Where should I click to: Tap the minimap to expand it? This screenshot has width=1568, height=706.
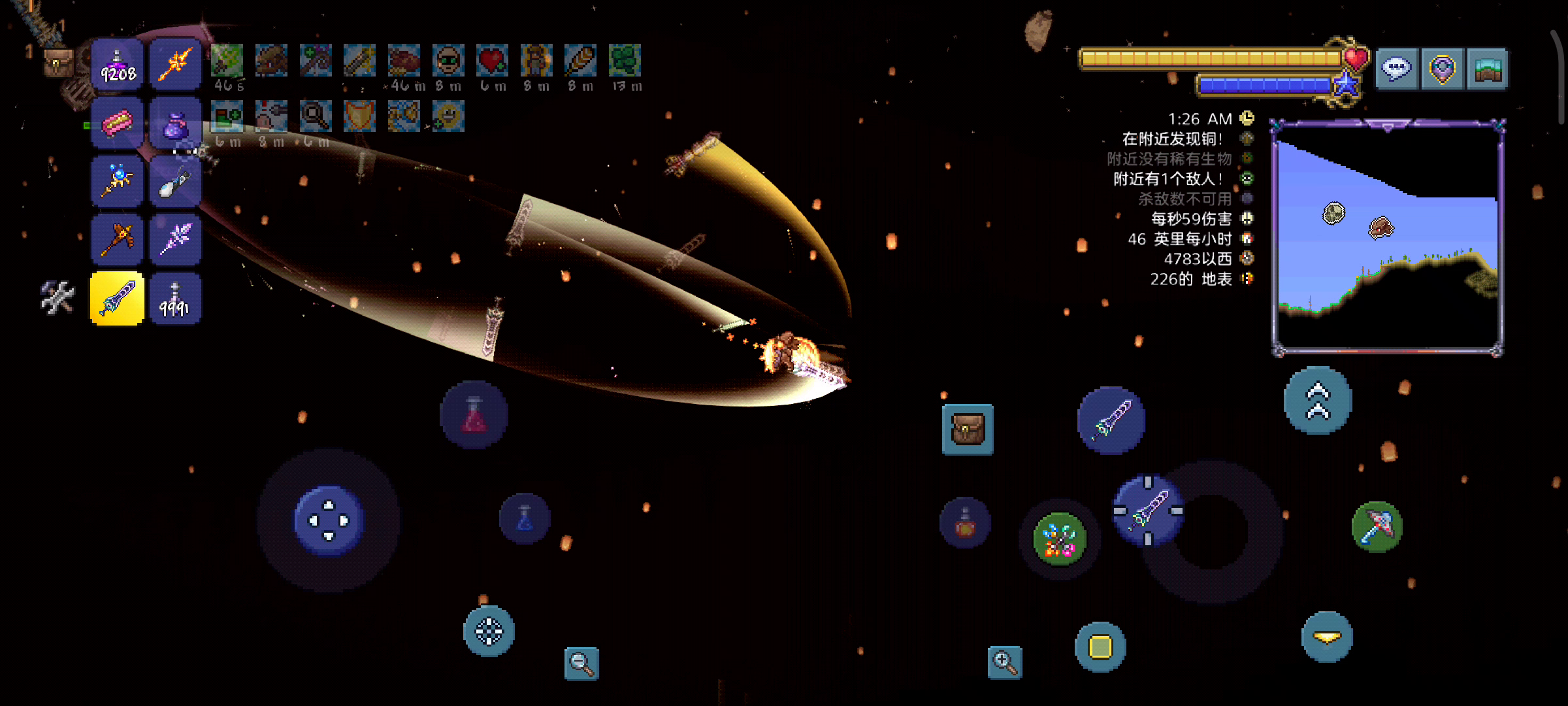pos(1388,239)
